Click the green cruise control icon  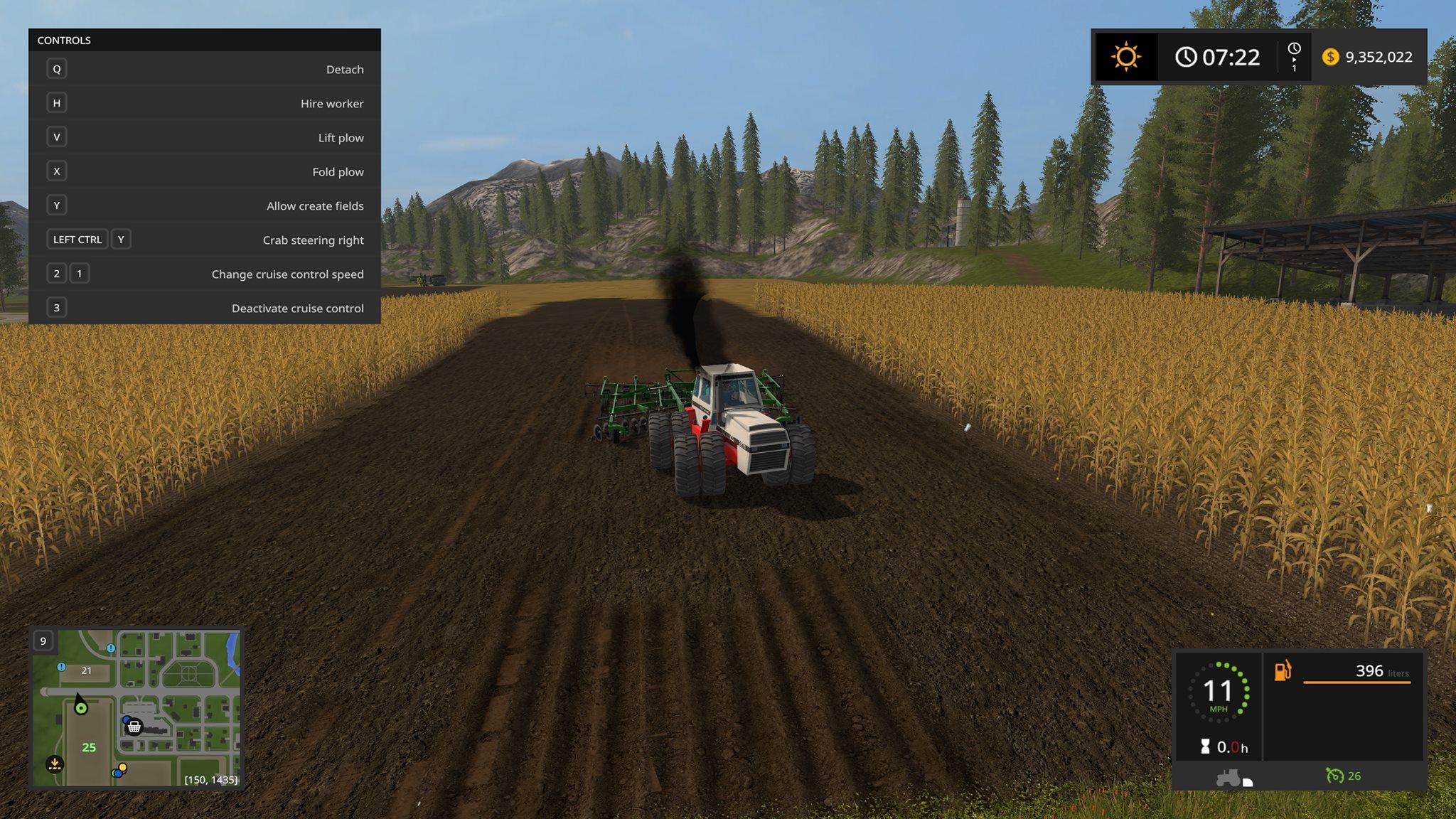[1334, 776]
